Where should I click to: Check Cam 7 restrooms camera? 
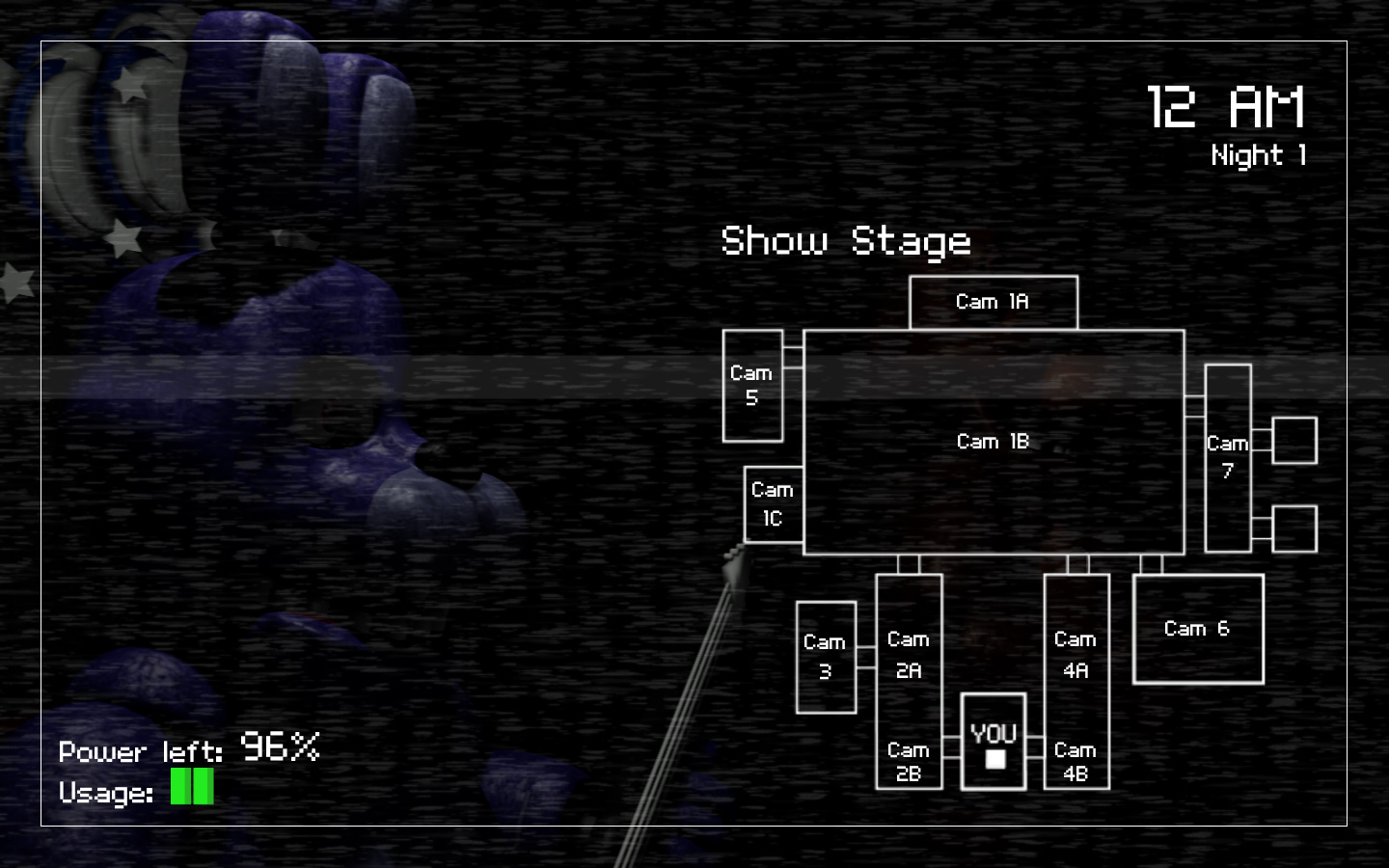click(x=1226, y=457)
